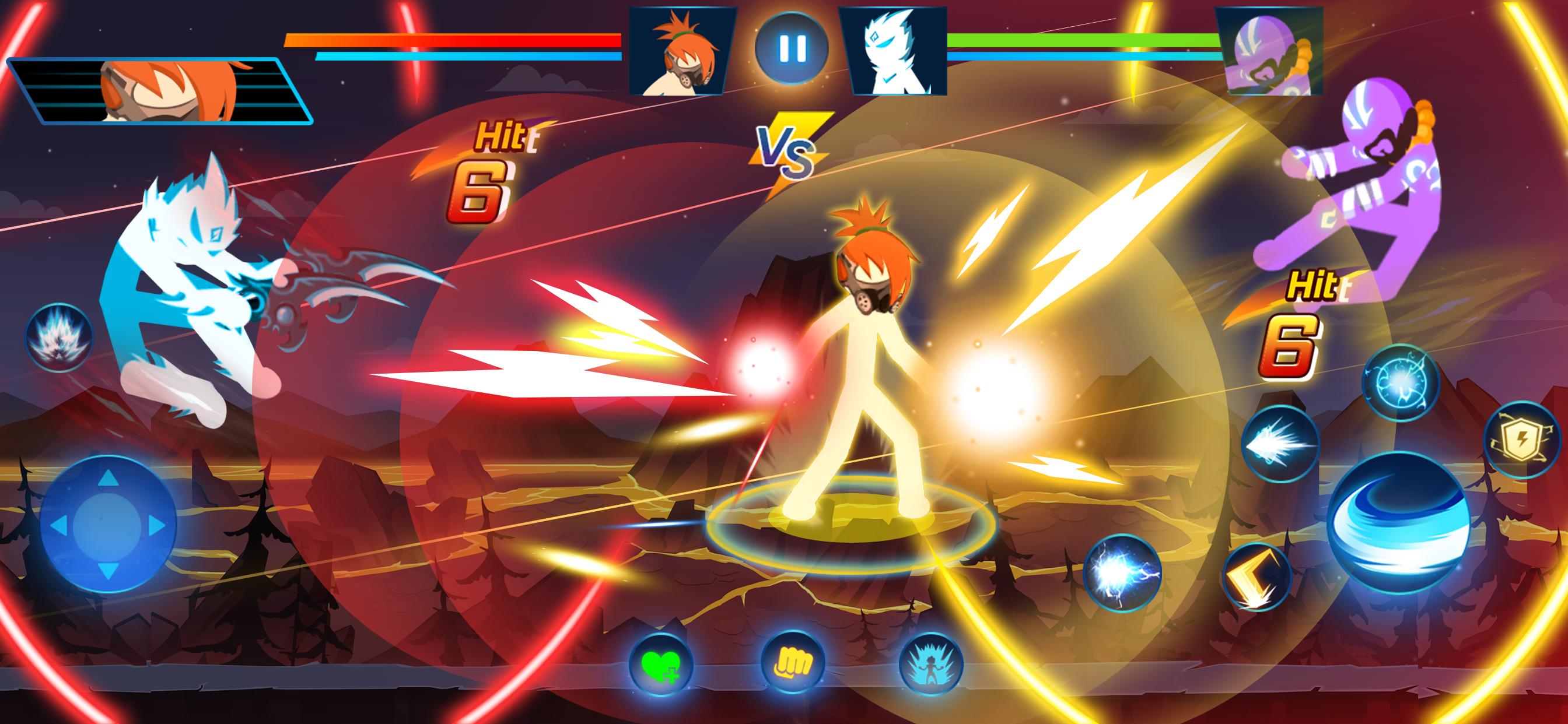
Task: Use the blue electric orb skill
Action: (x=1400, y=382)
